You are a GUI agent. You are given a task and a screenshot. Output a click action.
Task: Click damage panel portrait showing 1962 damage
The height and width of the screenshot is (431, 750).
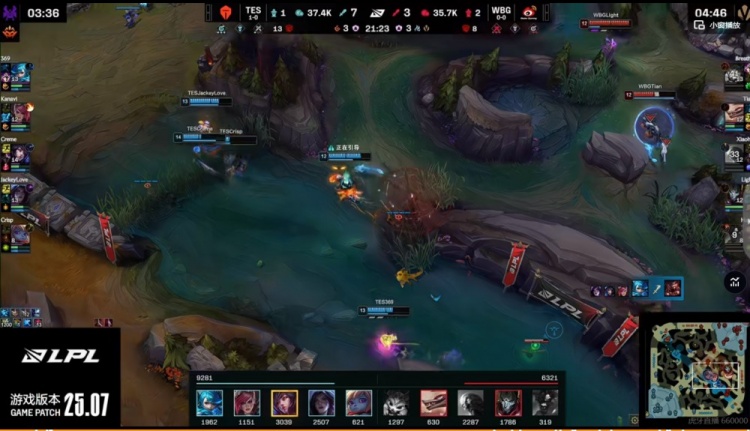210,403
